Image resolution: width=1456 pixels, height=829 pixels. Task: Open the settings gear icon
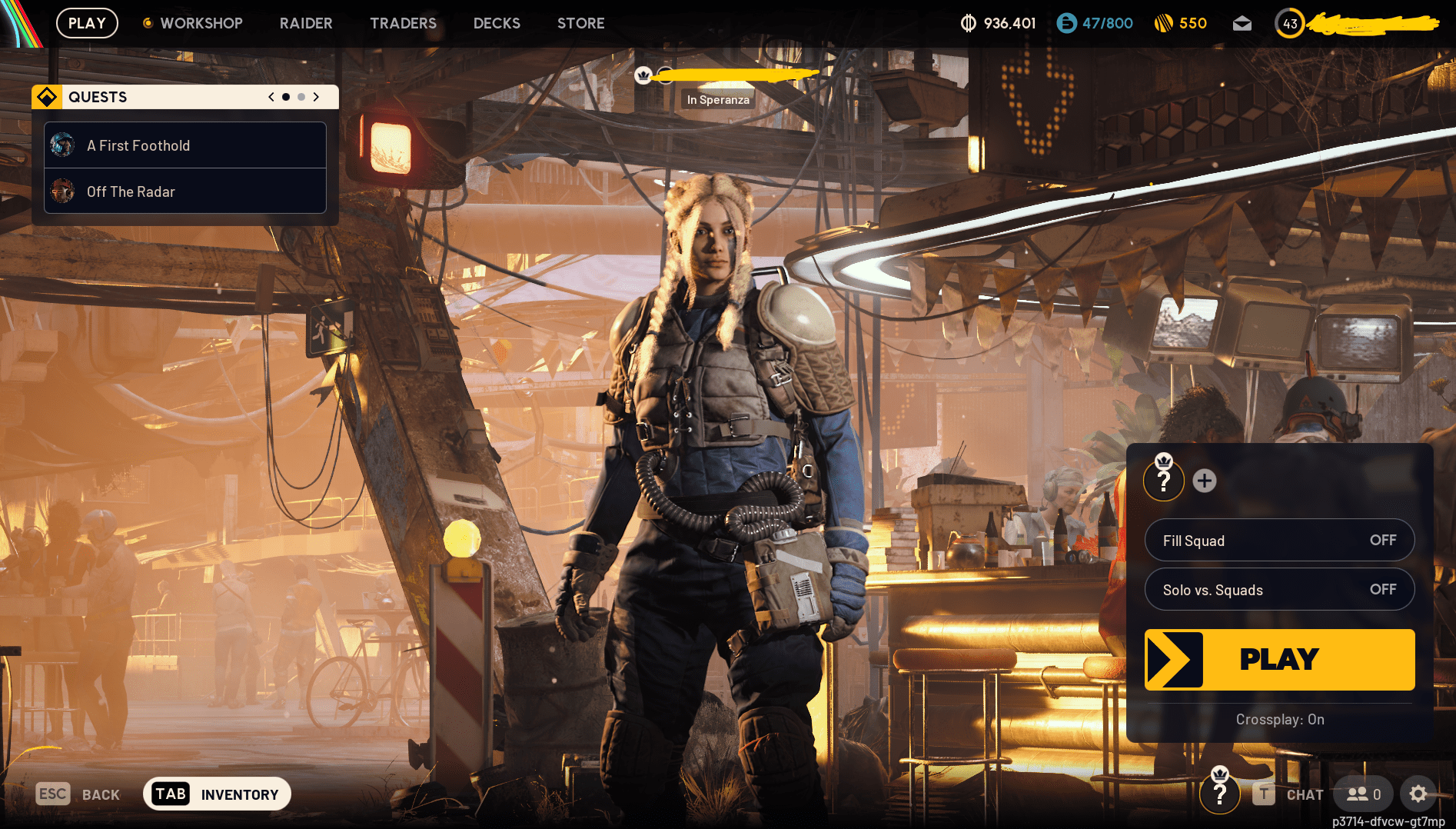pyautogui.click(x=1418, y=794)
